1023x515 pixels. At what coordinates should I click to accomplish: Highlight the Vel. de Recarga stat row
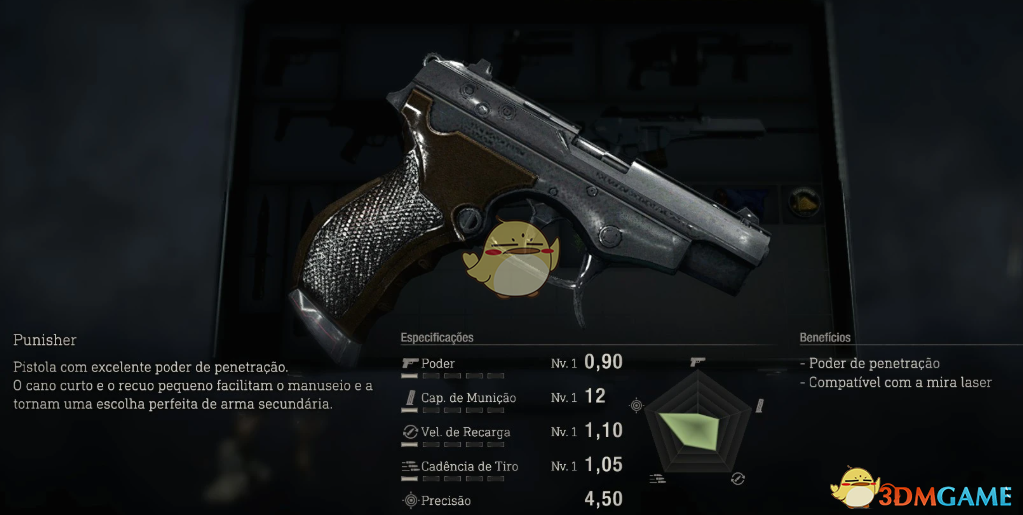pos(510,432)
